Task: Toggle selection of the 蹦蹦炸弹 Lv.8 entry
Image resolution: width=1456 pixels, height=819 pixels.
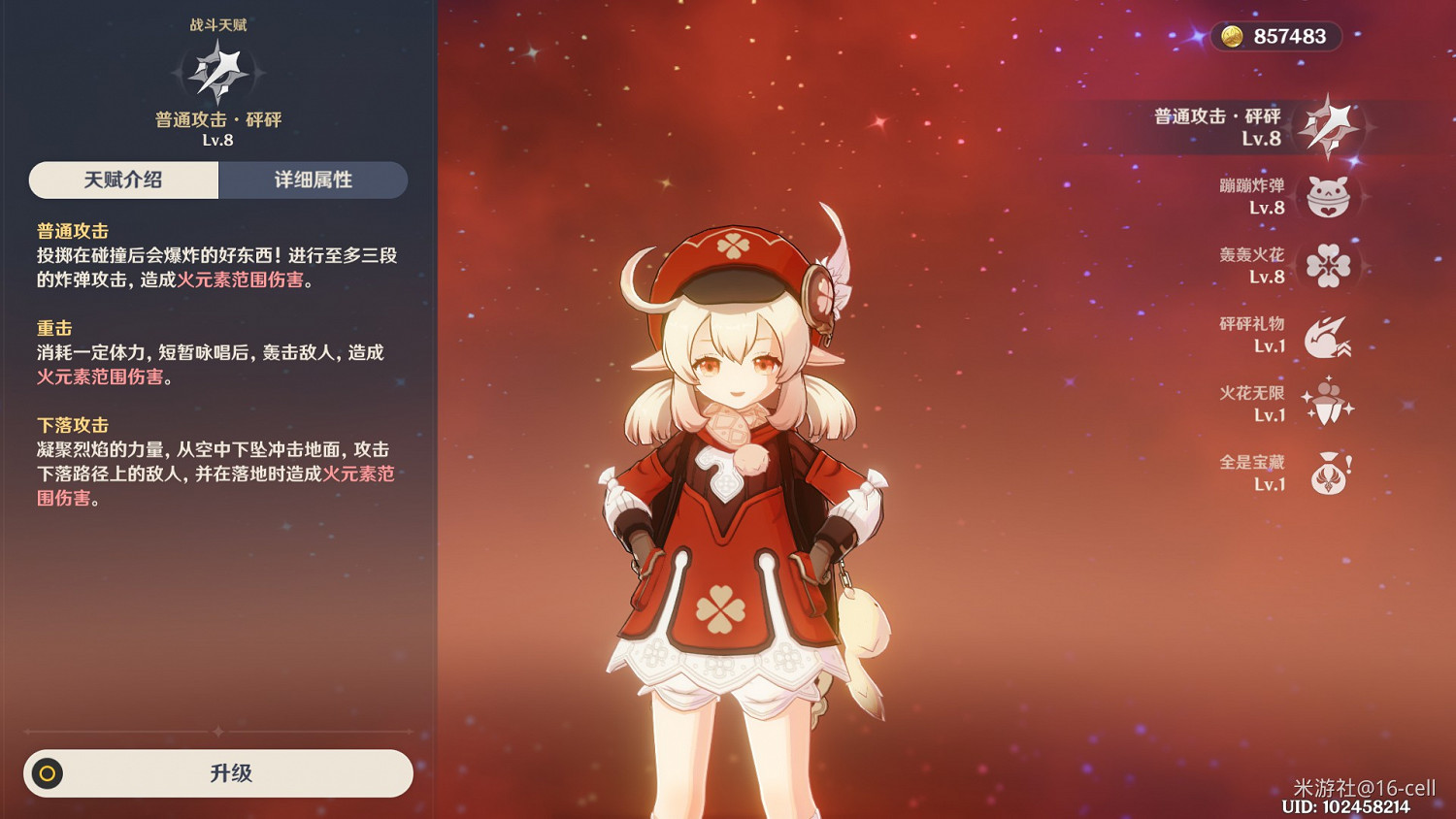Action: tap(1252, 195)
